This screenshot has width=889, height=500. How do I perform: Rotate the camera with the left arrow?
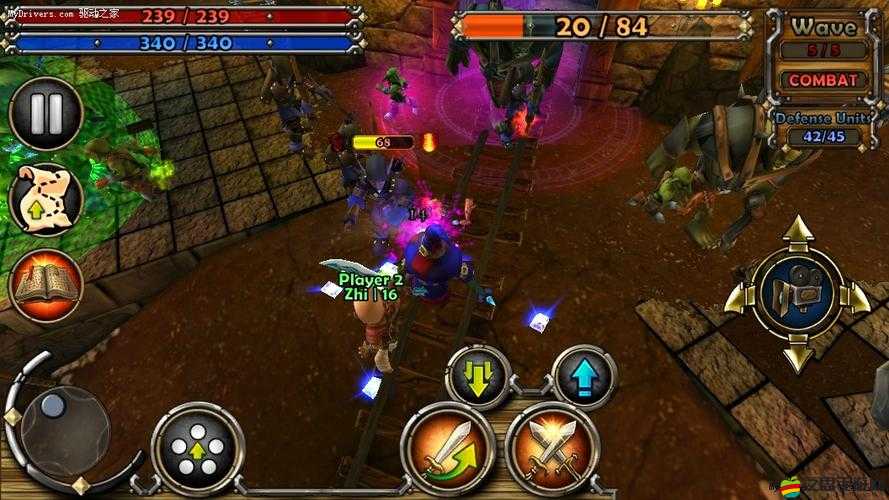(x=739, y=295)
